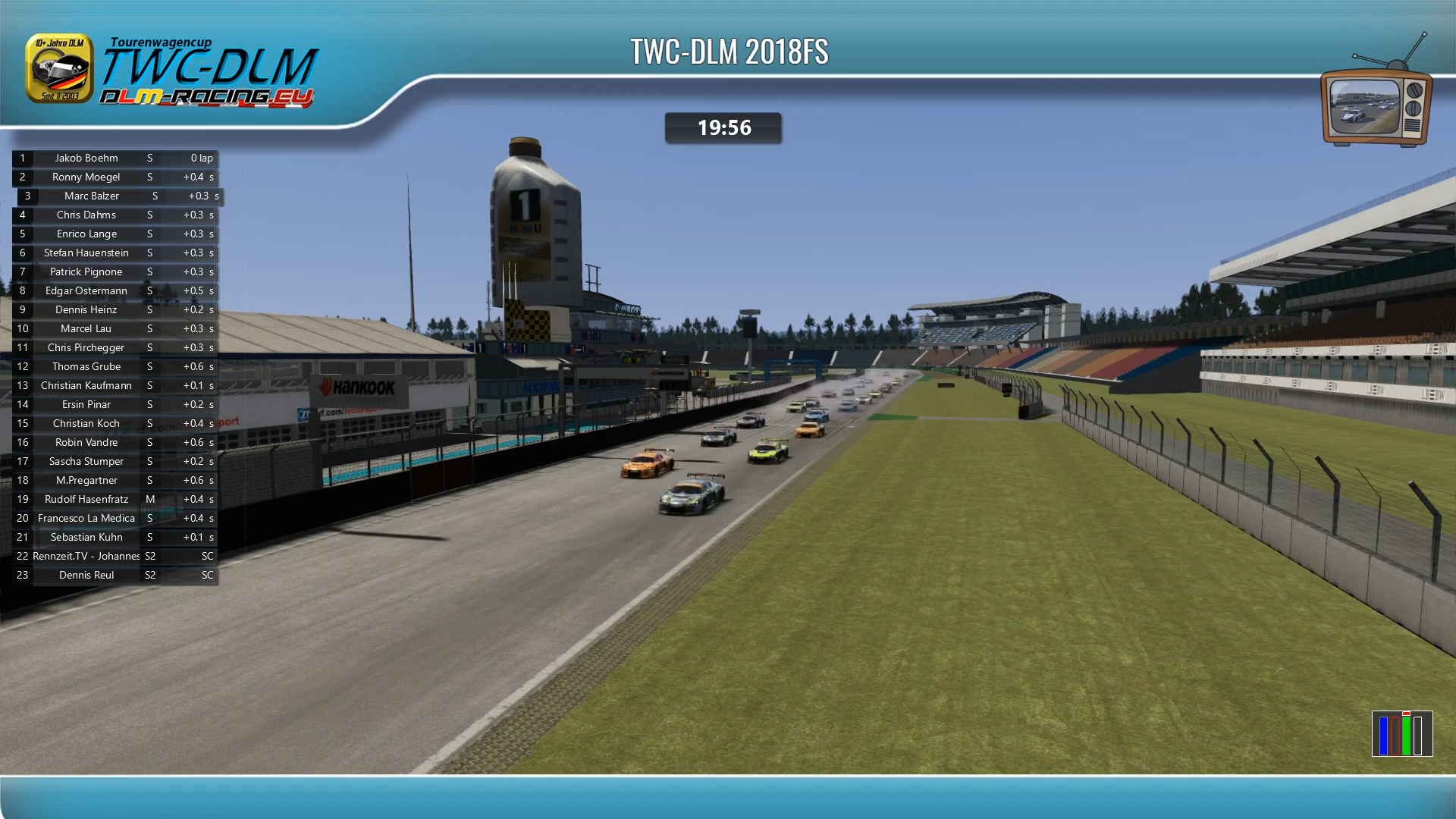Select Marc Balzer's highlighted row
The height and width of the screenshot is (819, 1456).
click(x=92, y=196)
